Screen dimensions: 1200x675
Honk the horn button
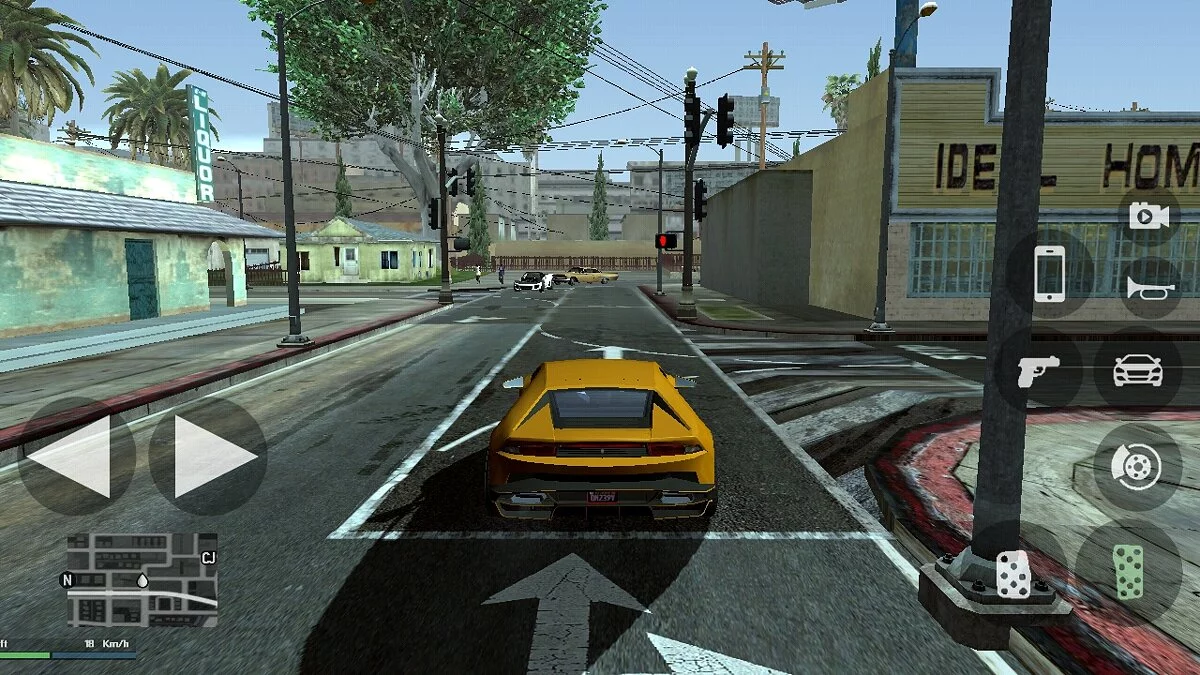pos(1149,288)
